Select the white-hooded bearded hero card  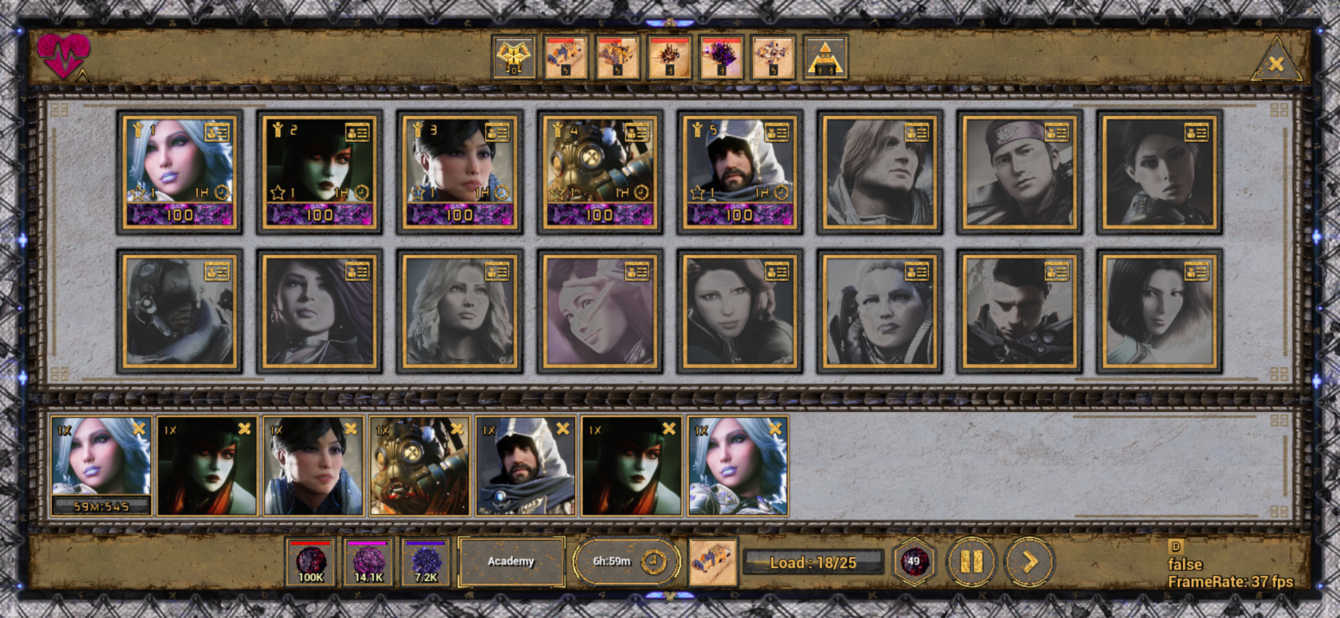tap(739, 171)
